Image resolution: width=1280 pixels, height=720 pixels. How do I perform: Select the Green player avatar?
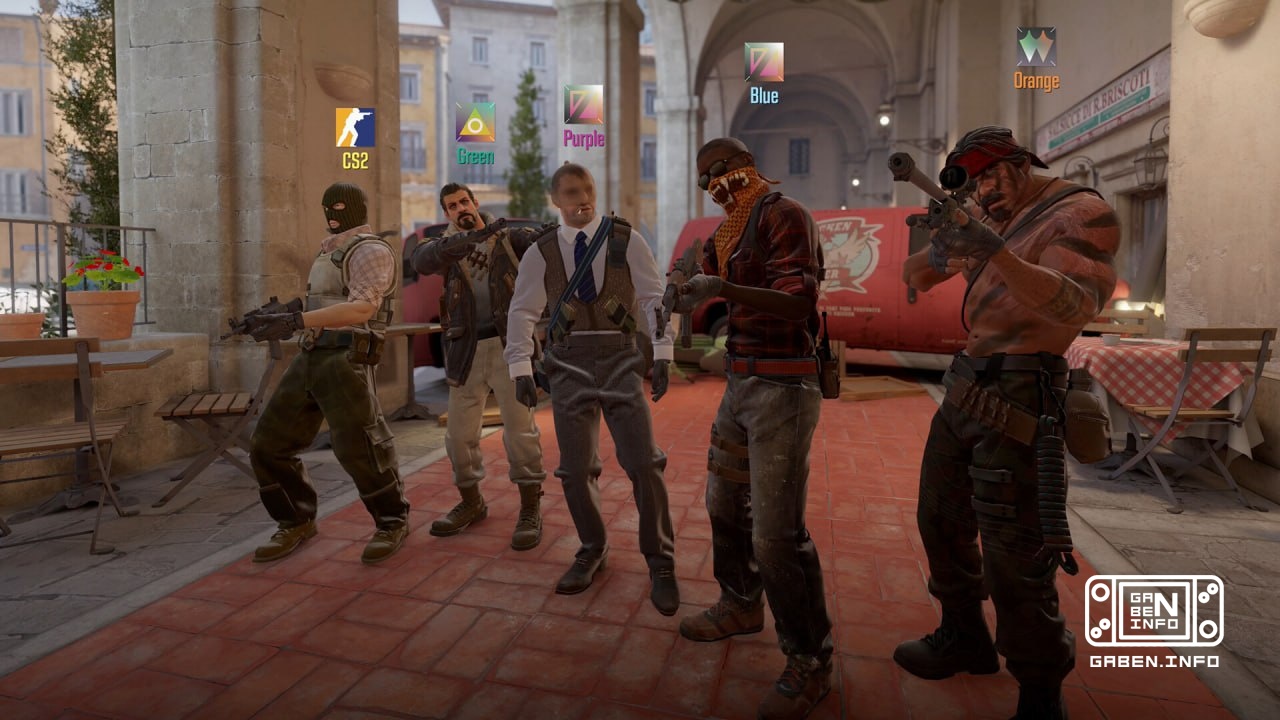tap(475, 122)
